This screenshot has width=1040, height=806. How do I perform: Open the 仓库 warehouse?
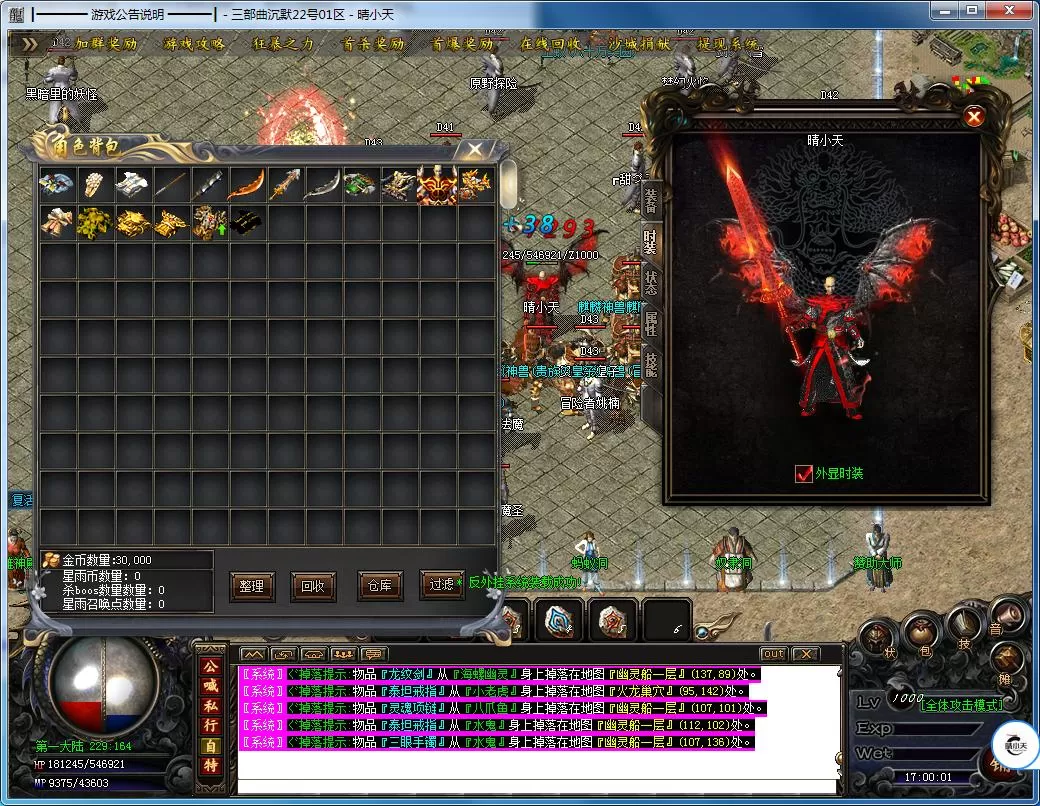[379, 586]
